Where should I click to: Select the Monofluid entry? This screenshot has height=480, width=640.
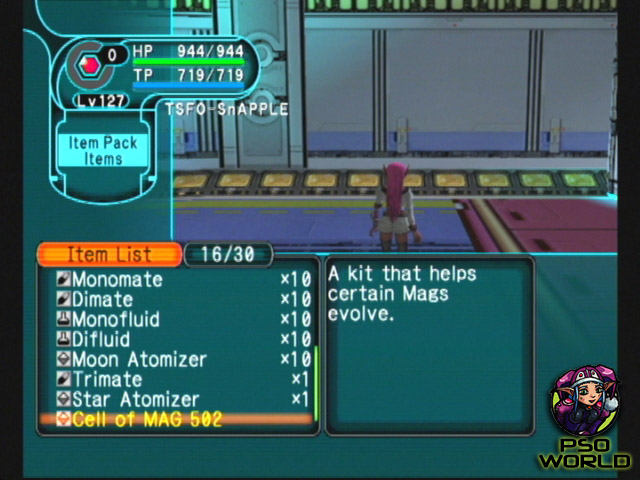[x=115, y=320]
